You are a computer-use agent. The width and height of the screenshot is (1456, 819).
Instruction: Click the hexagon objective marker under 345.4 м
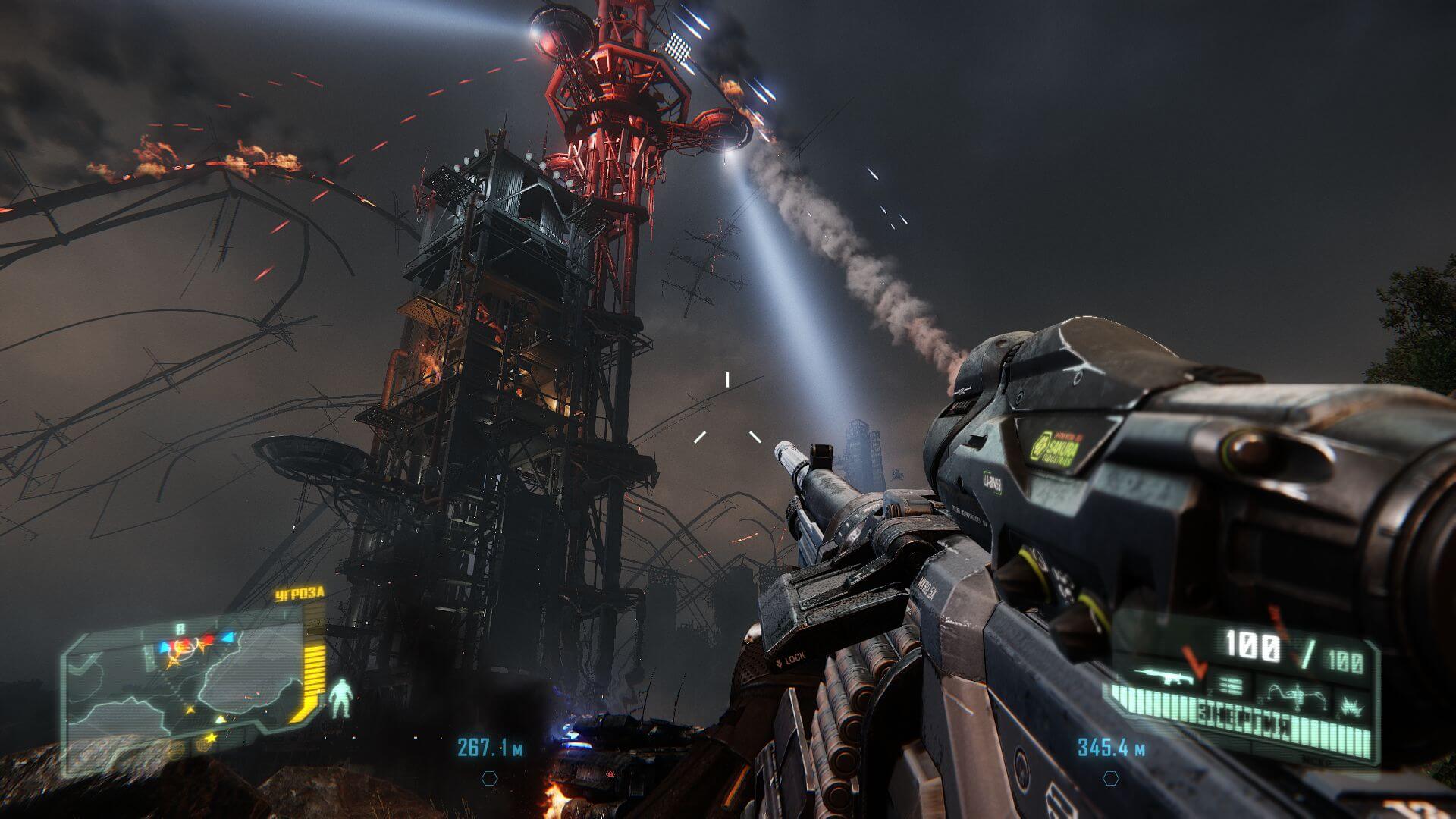click(1111, 777)
